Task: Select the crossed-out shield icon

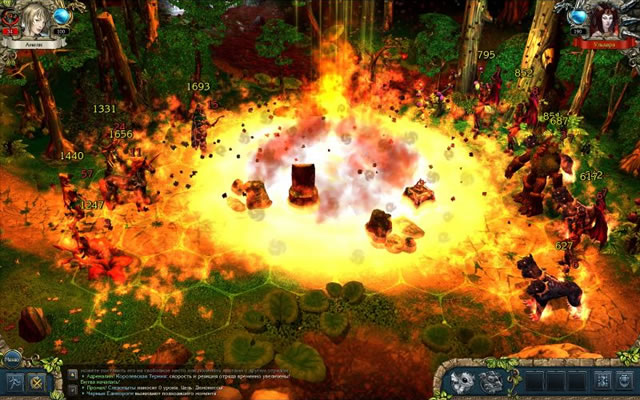Action: [x=38, y=381]
